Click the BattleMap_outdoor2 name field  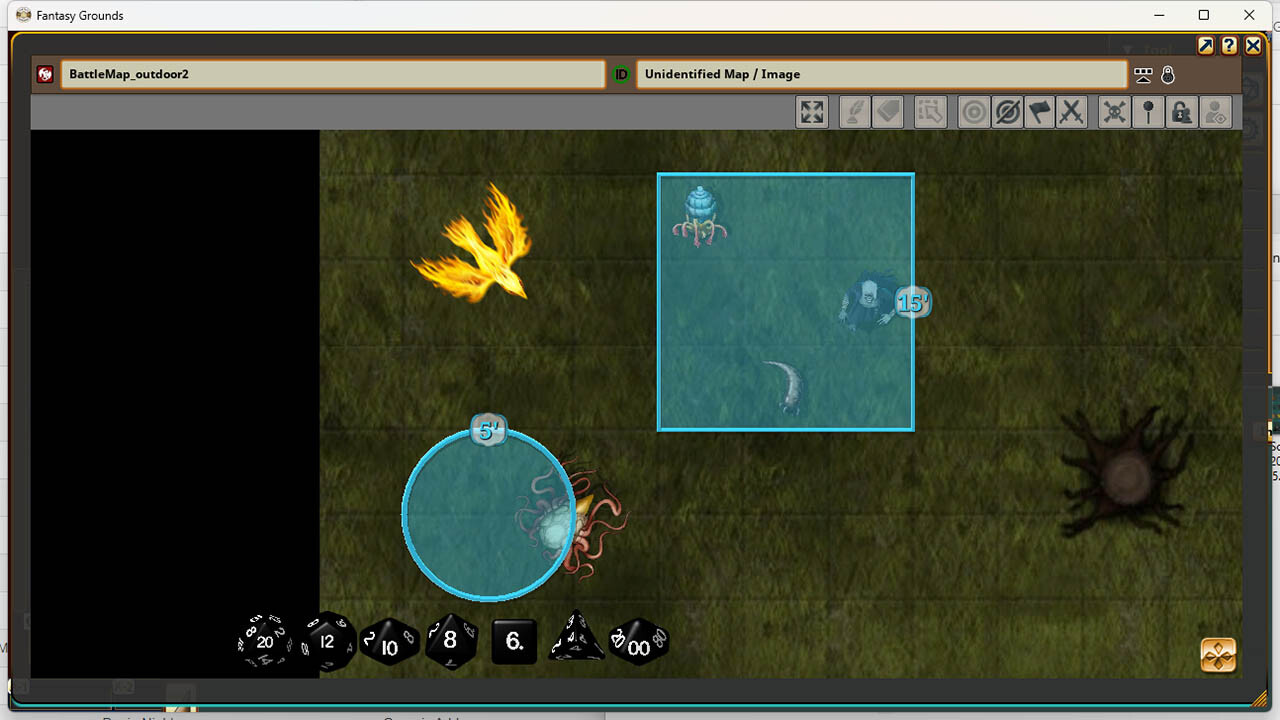(335, 74)
